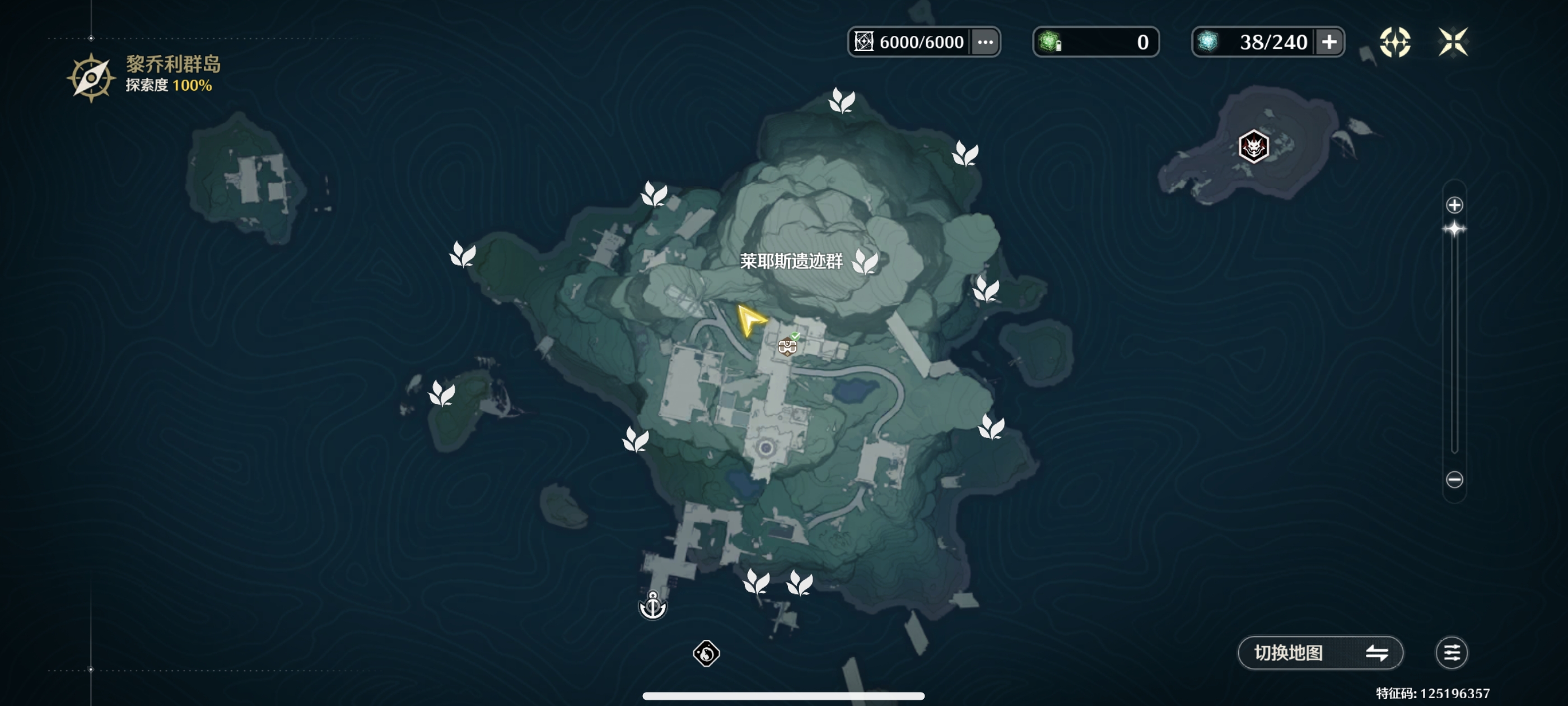Select the swirl diamond marker below the dock
Viewport: 1568px width, 706px height.
click(x=706, y=653)
